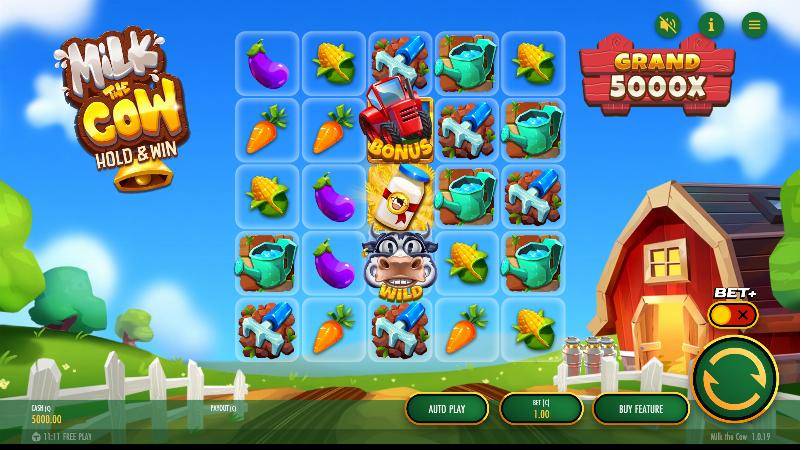Open the game info page
The width and height of the screenshot is (800, 450).
(x=711, y=24)
